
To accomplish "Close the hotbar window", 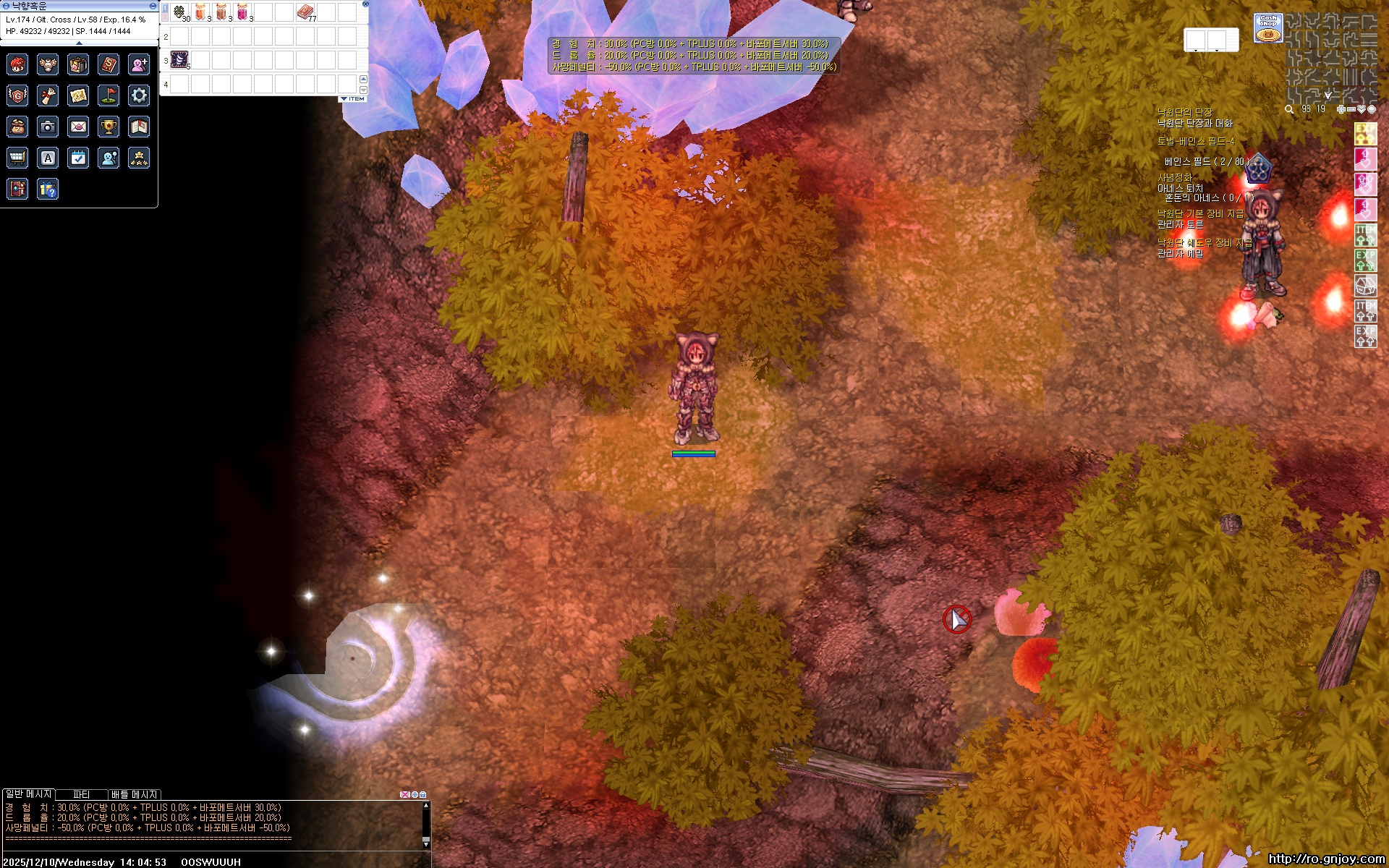I will click(x=365, y=4).
